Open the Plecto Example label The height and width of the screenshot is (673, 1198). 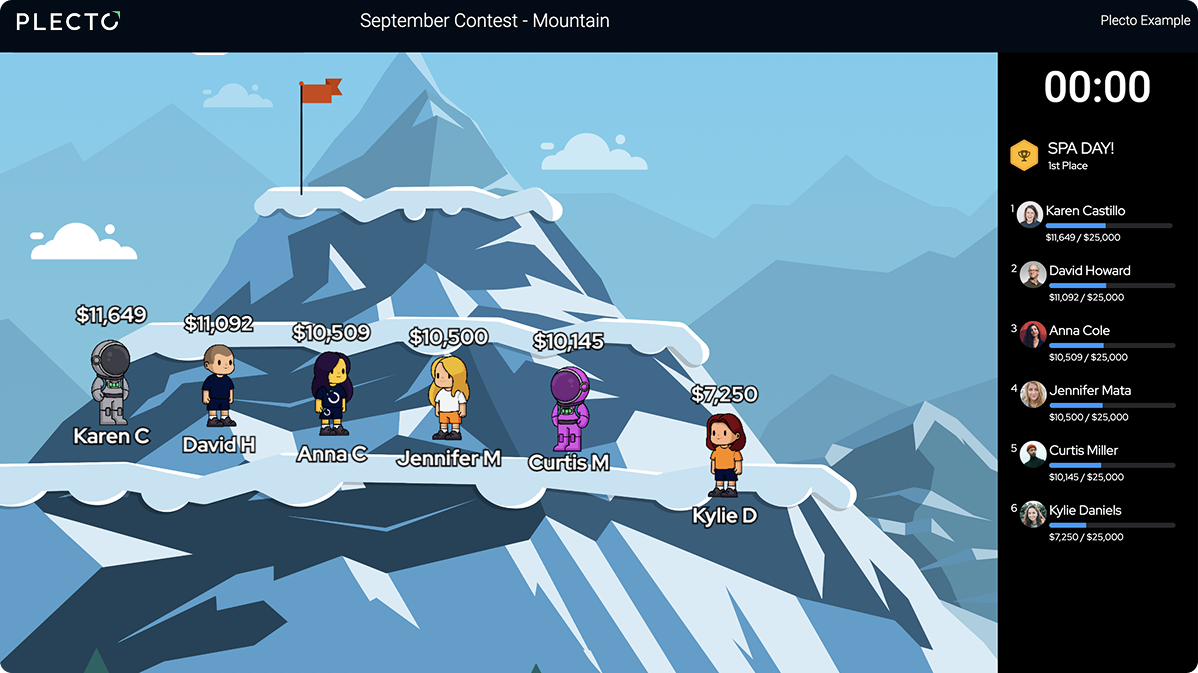tap(1145, 20)
